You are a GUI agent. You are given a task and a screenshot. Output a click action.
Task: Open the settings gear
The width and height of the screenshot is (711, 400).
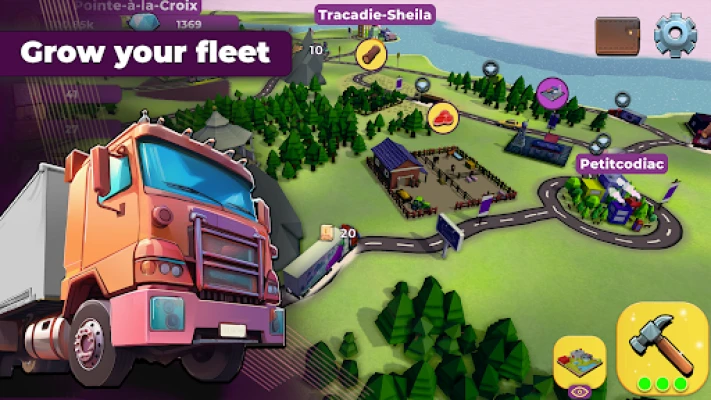tap(674, 34)
